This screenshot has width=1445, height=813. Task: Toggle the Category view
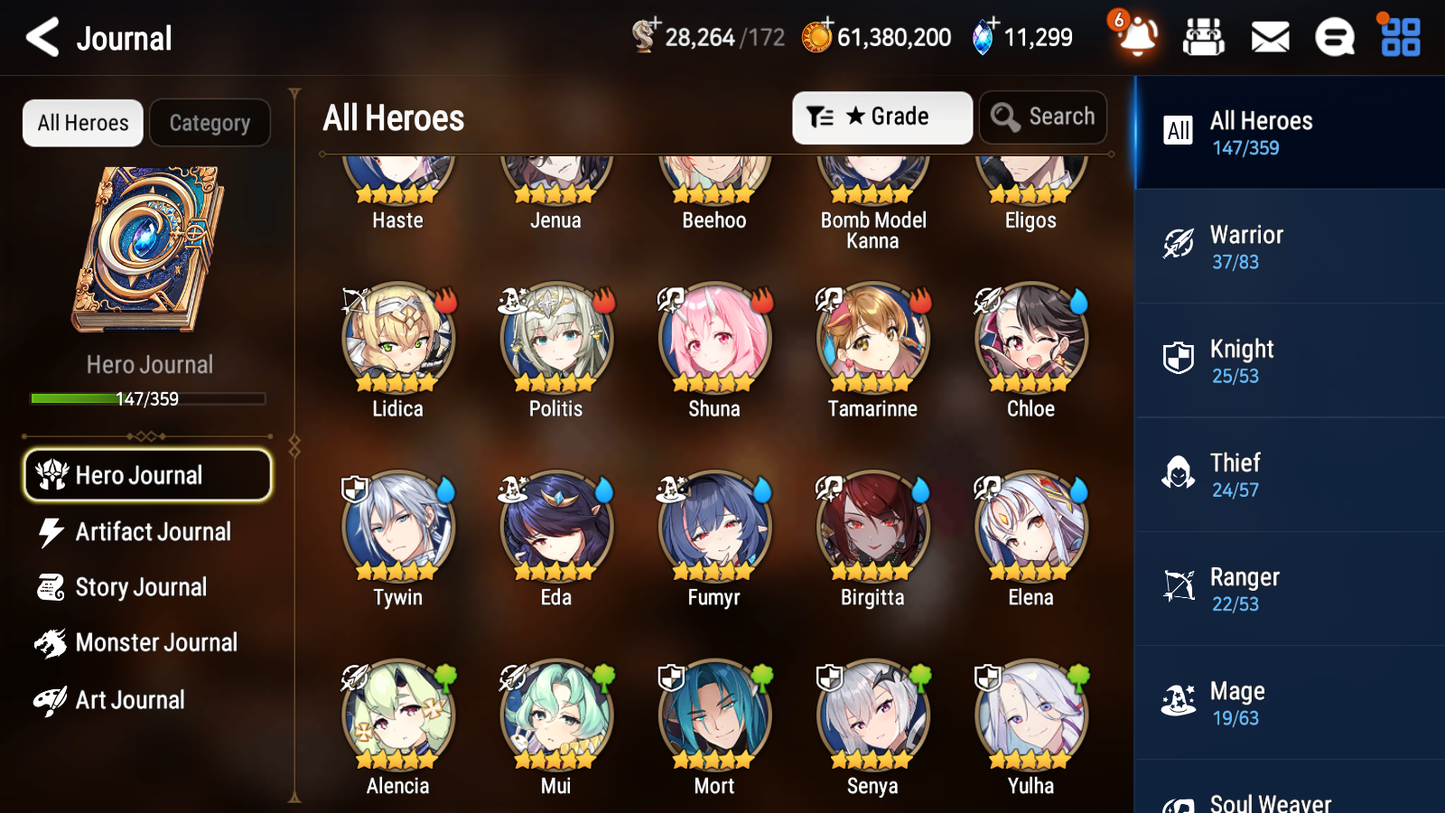(x=210, y=122)
